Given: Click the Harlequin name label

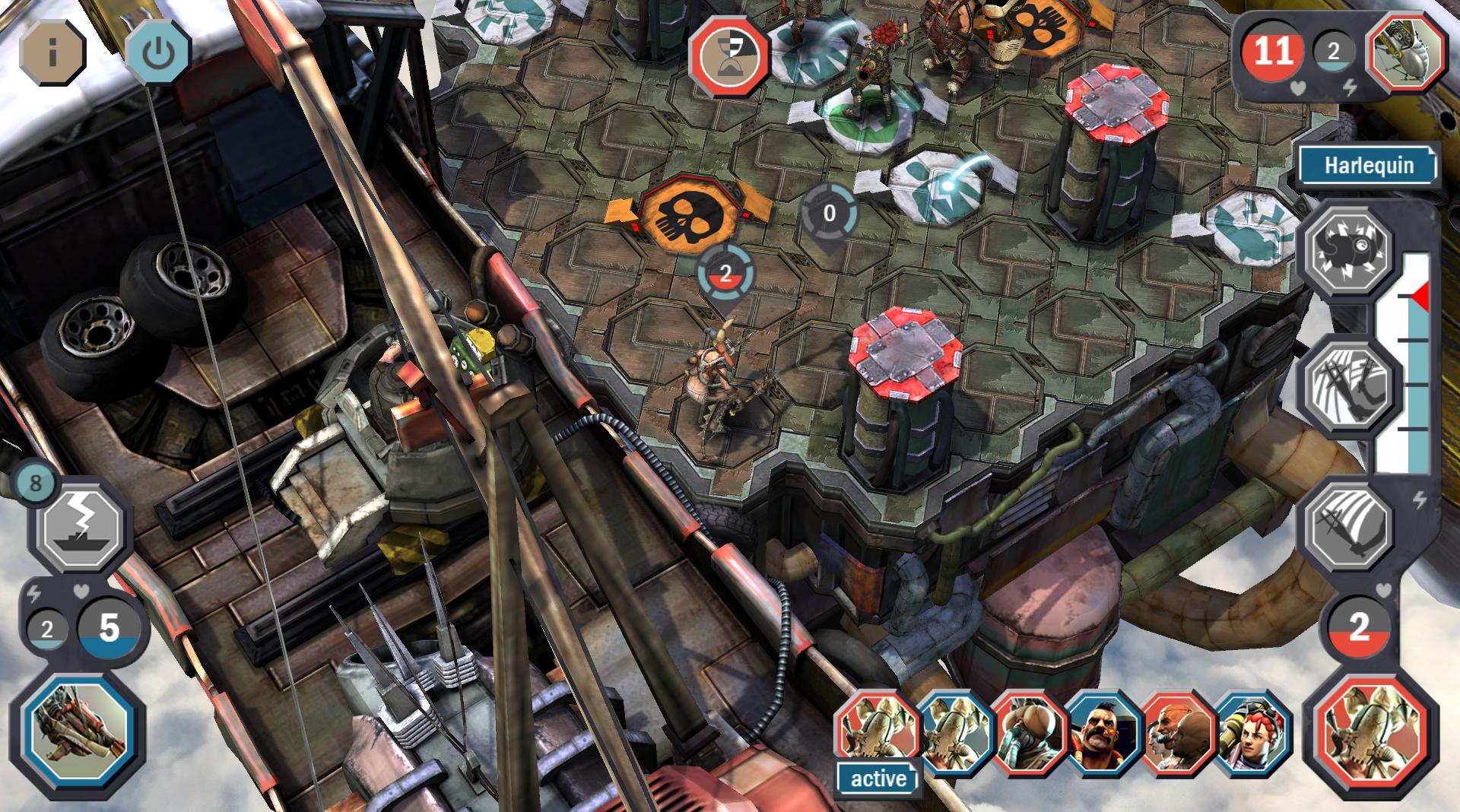Looking at the screenshot, I should tap(1368, 166).
